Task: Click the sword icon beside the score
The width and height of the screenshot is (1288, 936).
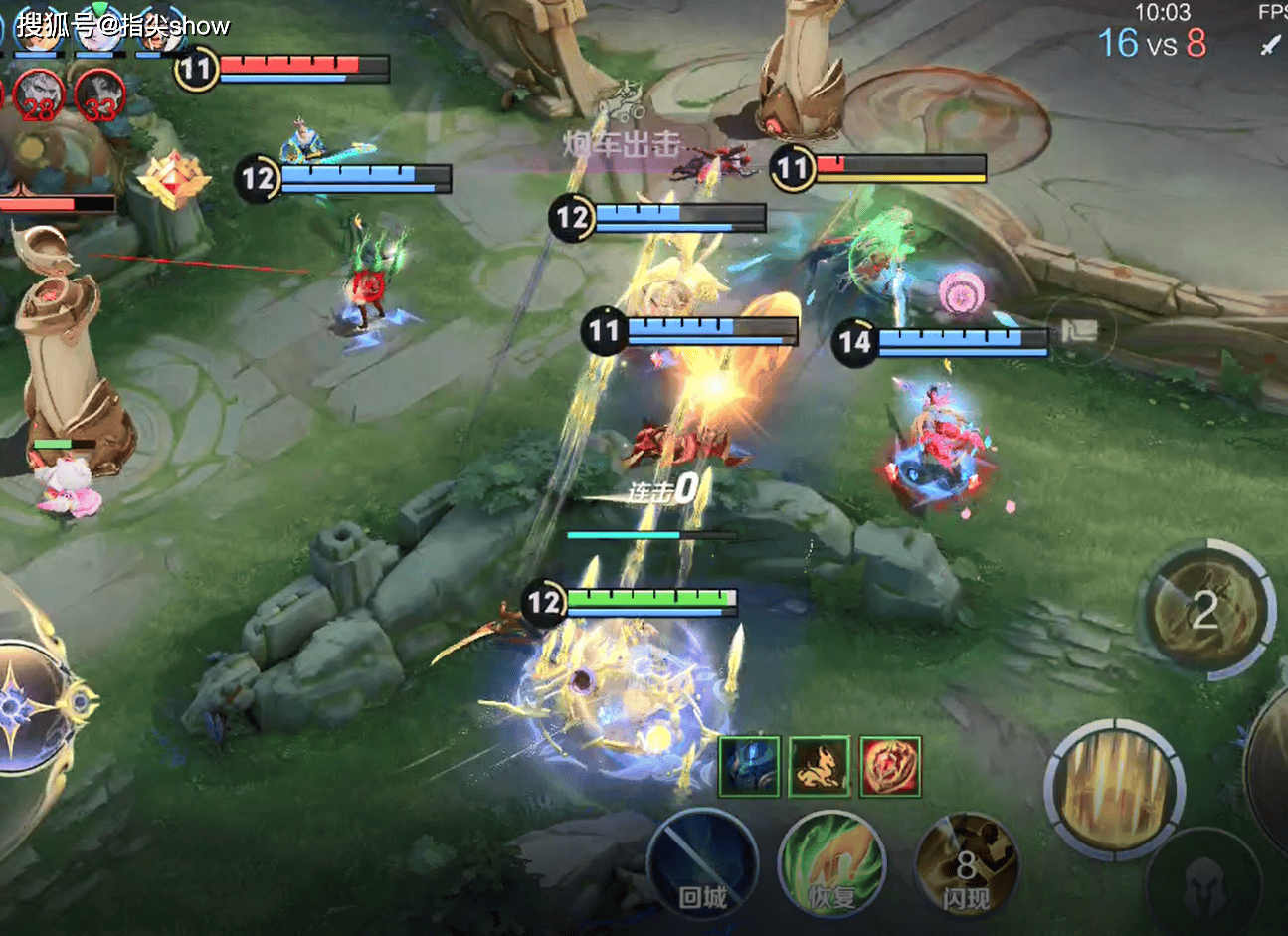Action: (x=1270, y=45)
